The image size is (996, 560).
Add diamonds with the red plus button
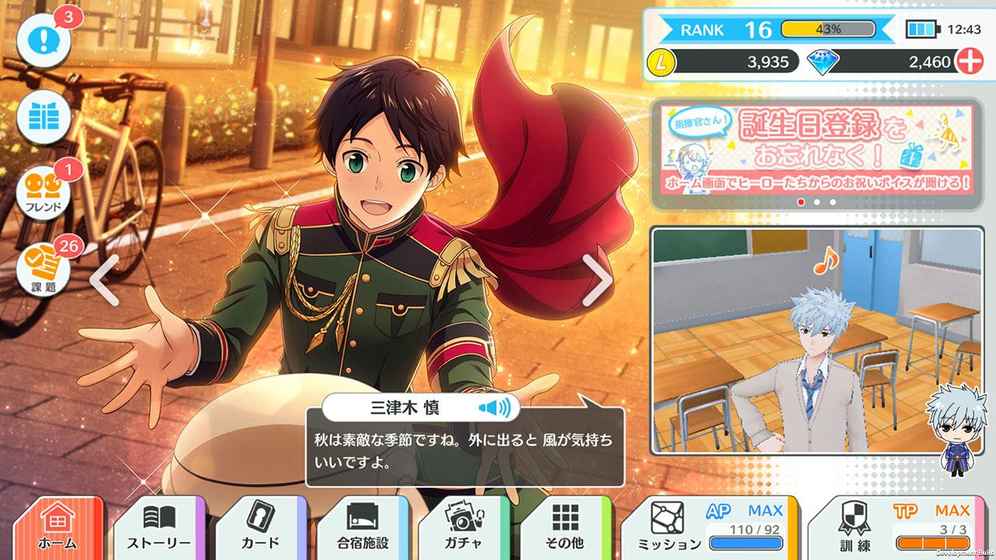click(x=968, y=62)
